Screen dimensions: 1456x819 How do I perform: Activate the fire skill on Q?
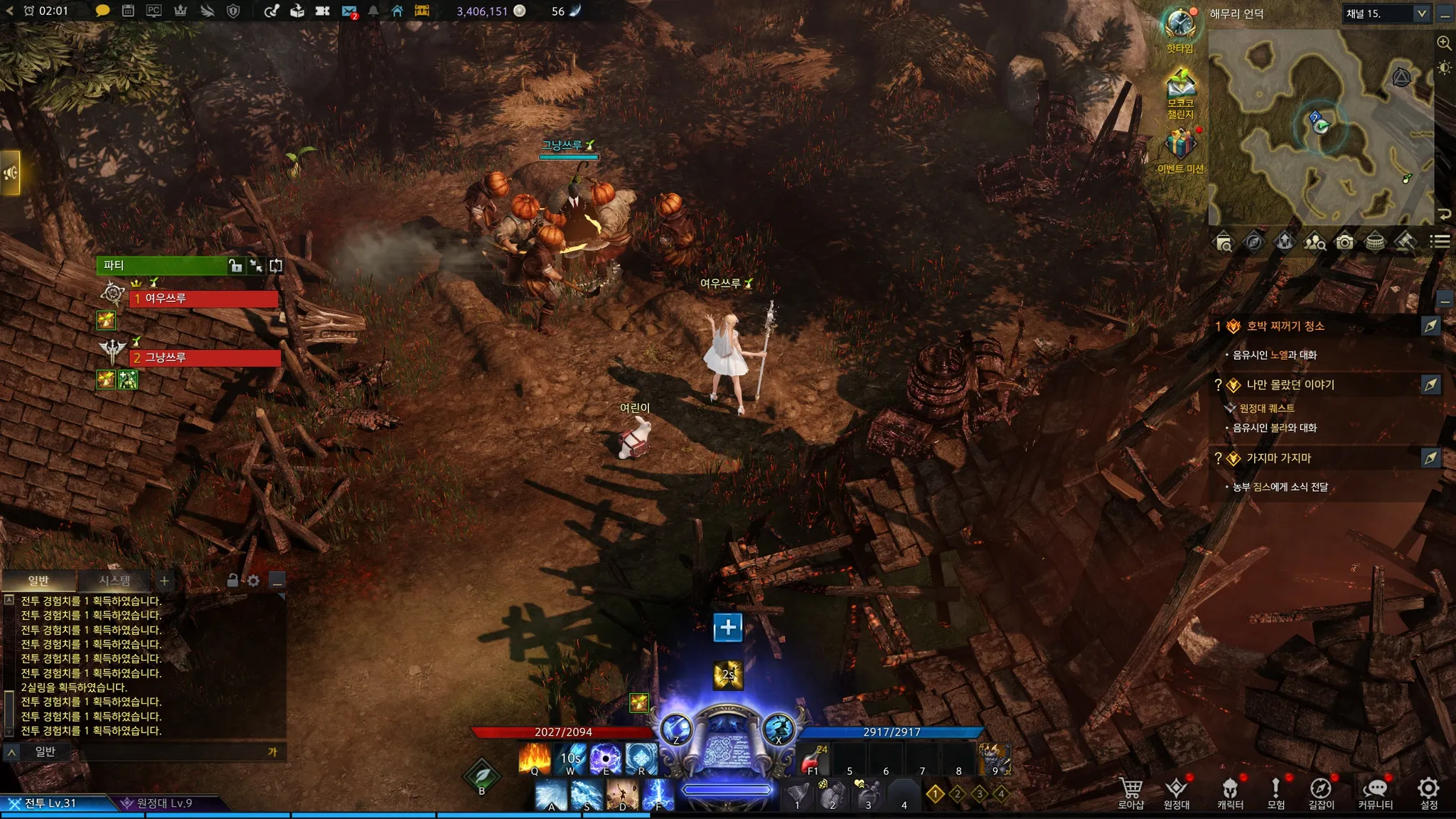[535, 758]
